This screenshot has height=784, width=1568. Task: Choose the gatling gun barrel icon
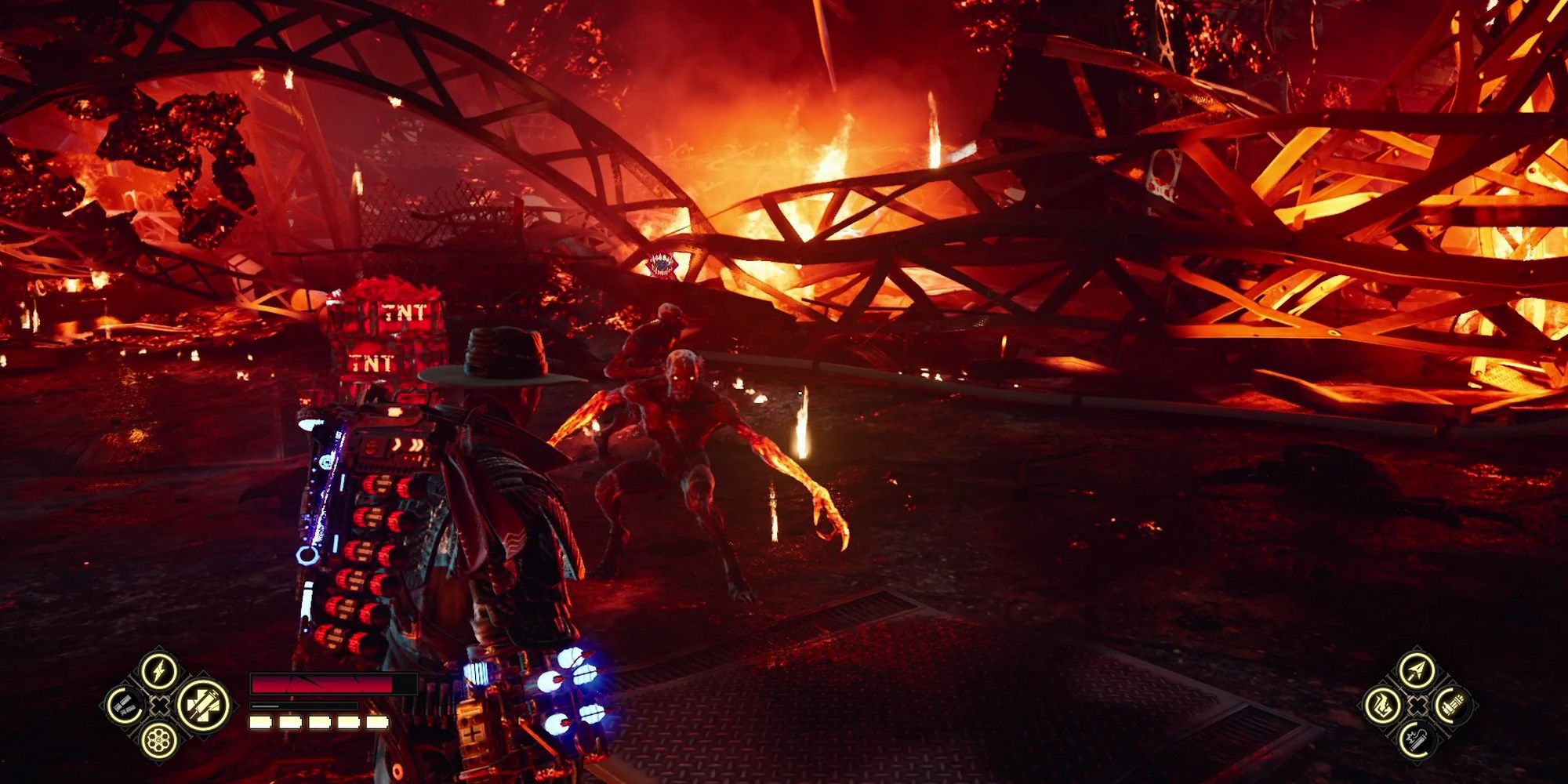1451,706
